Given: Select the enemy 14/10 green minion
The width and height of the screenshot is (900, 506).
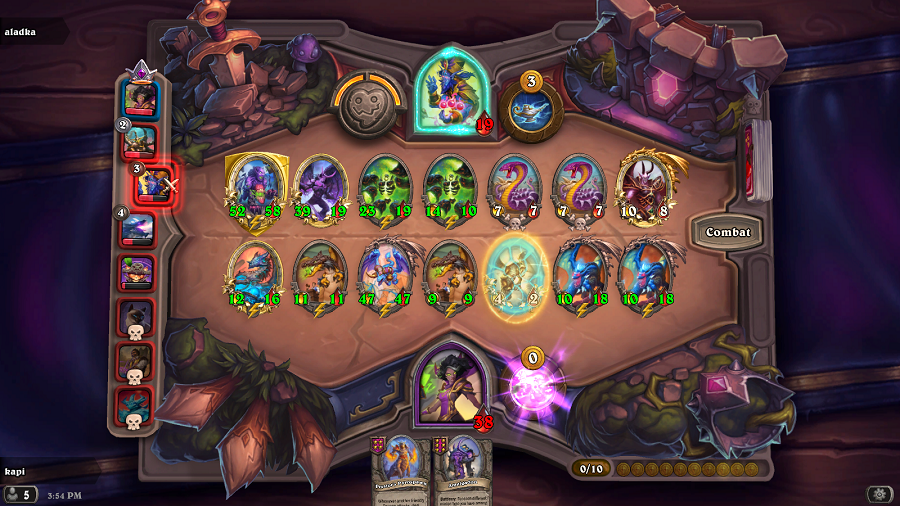Looking at the screenshot, I should point(450,186).
